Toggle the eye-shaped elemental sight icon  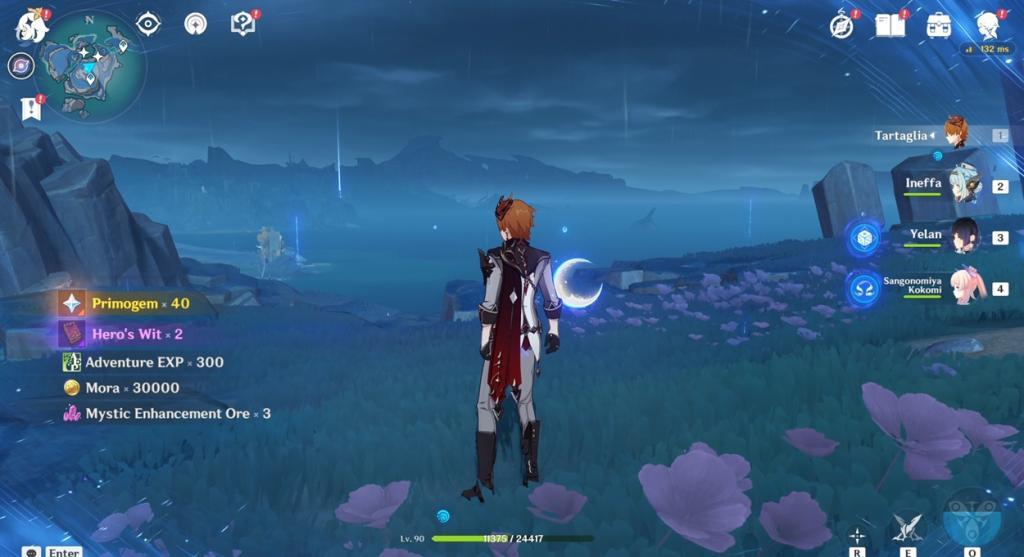(x=148, y=24)
